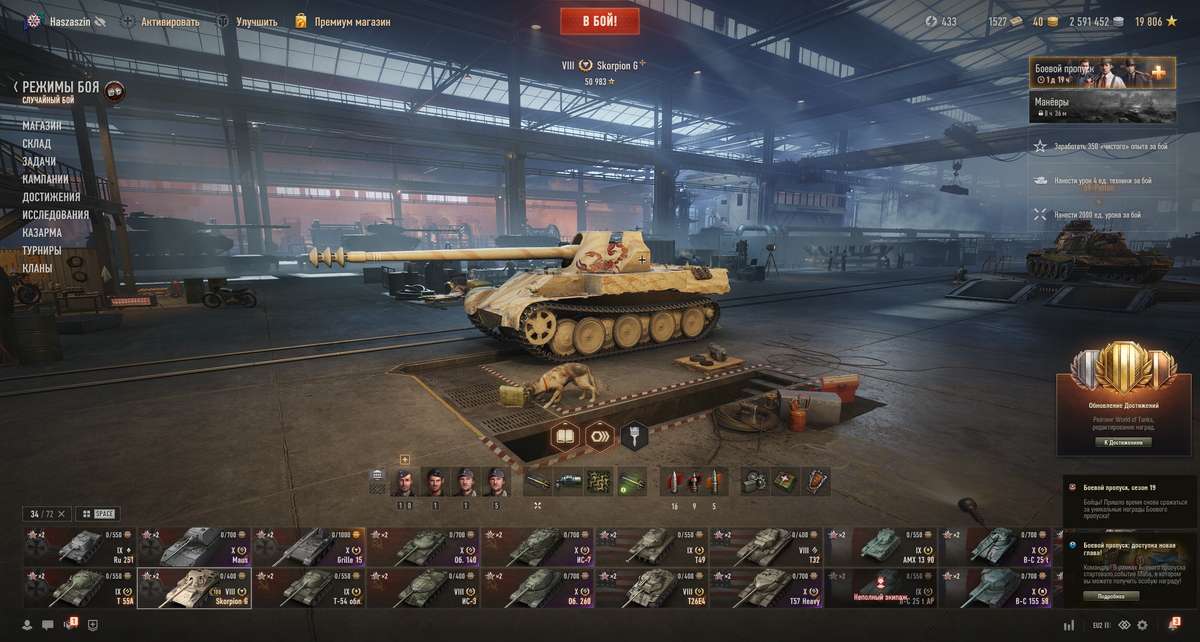Pick the T57 Heavy tank from carousel
The height and width of the screenshot is (642, 1200).
767,588
